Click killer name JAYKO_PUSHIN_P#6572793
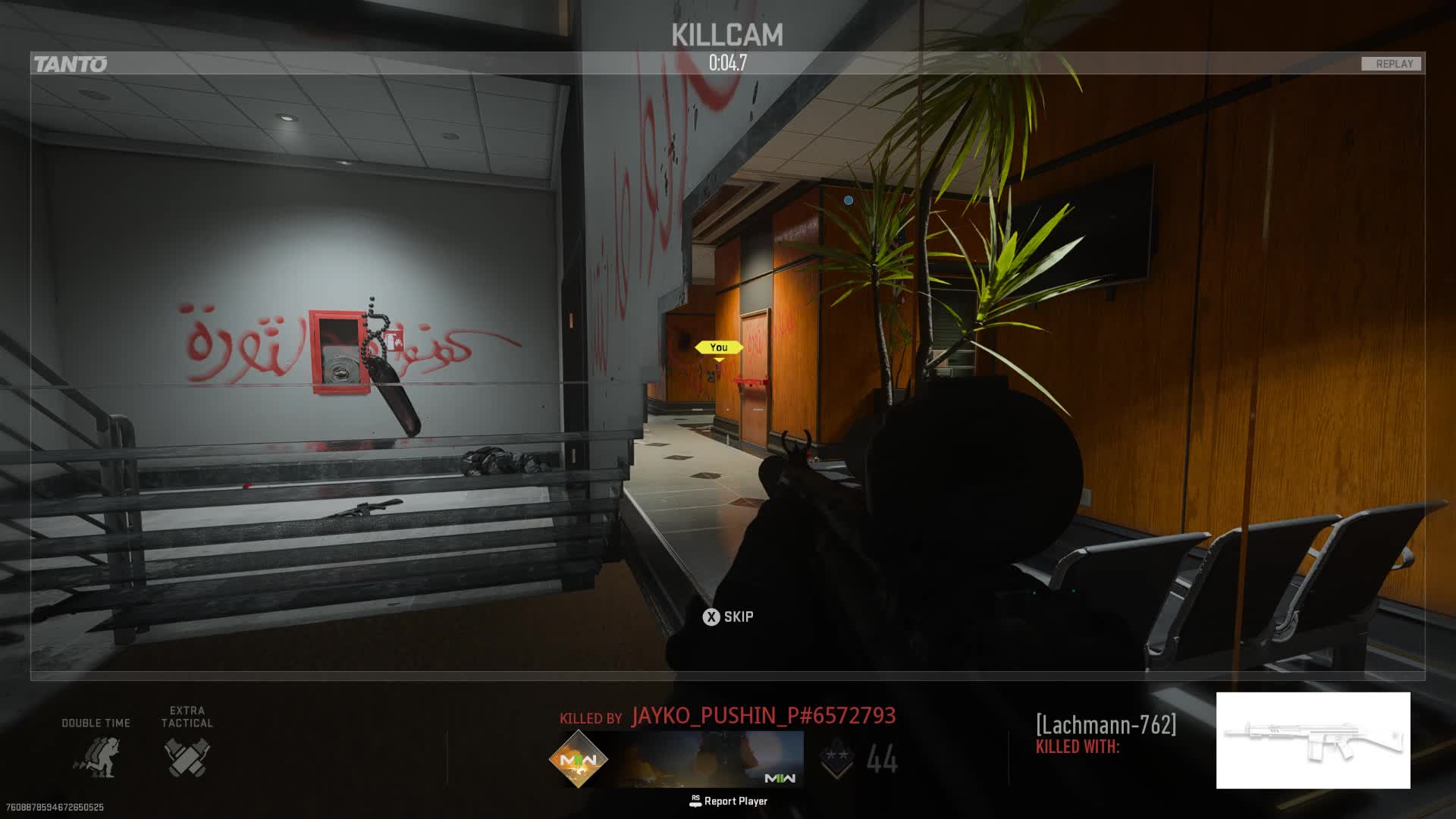 [764, 716]
